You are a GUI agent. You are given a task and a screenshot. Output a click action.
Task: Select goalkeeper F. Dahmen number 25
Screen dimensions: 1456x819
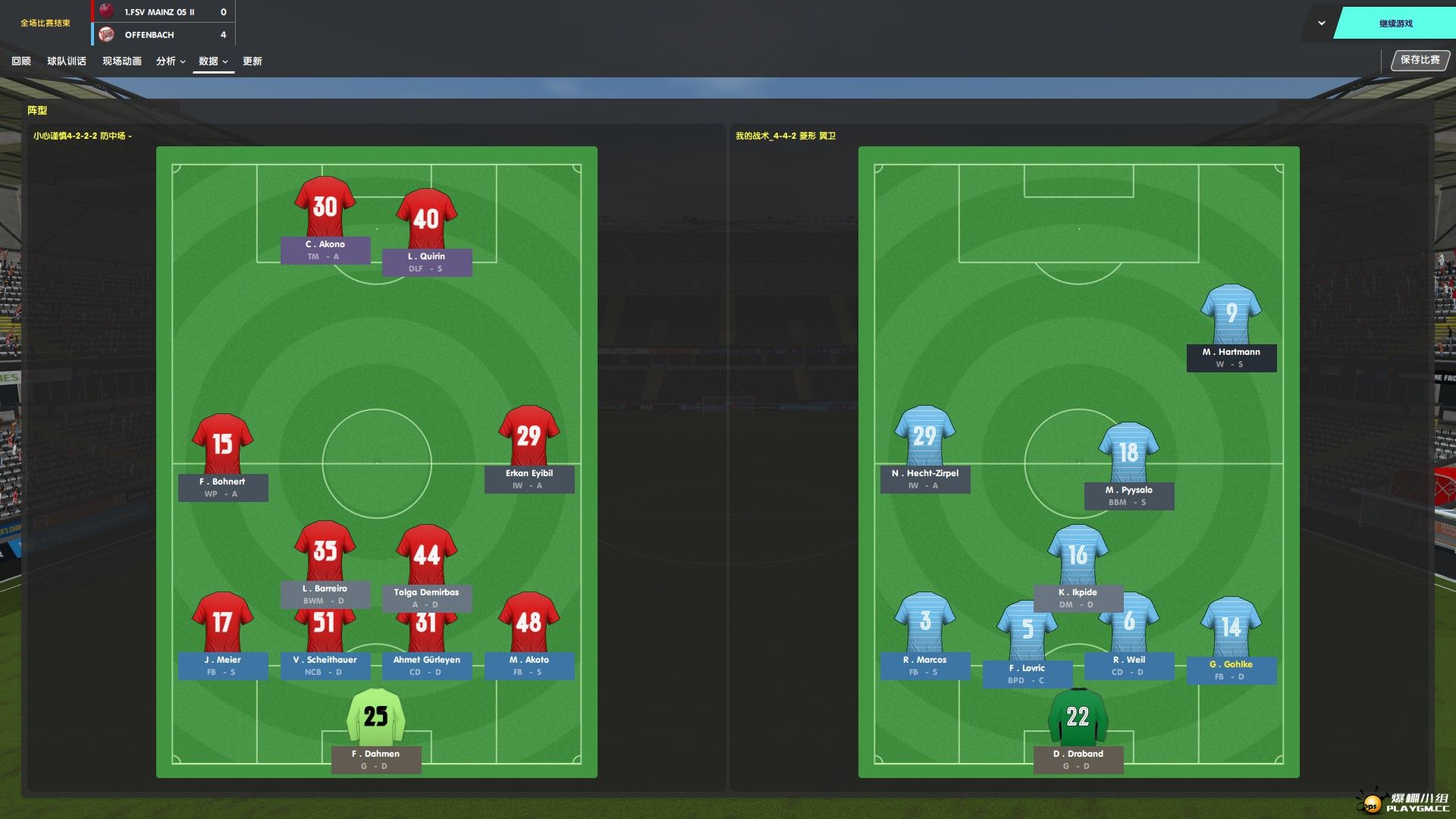[375, 716]
